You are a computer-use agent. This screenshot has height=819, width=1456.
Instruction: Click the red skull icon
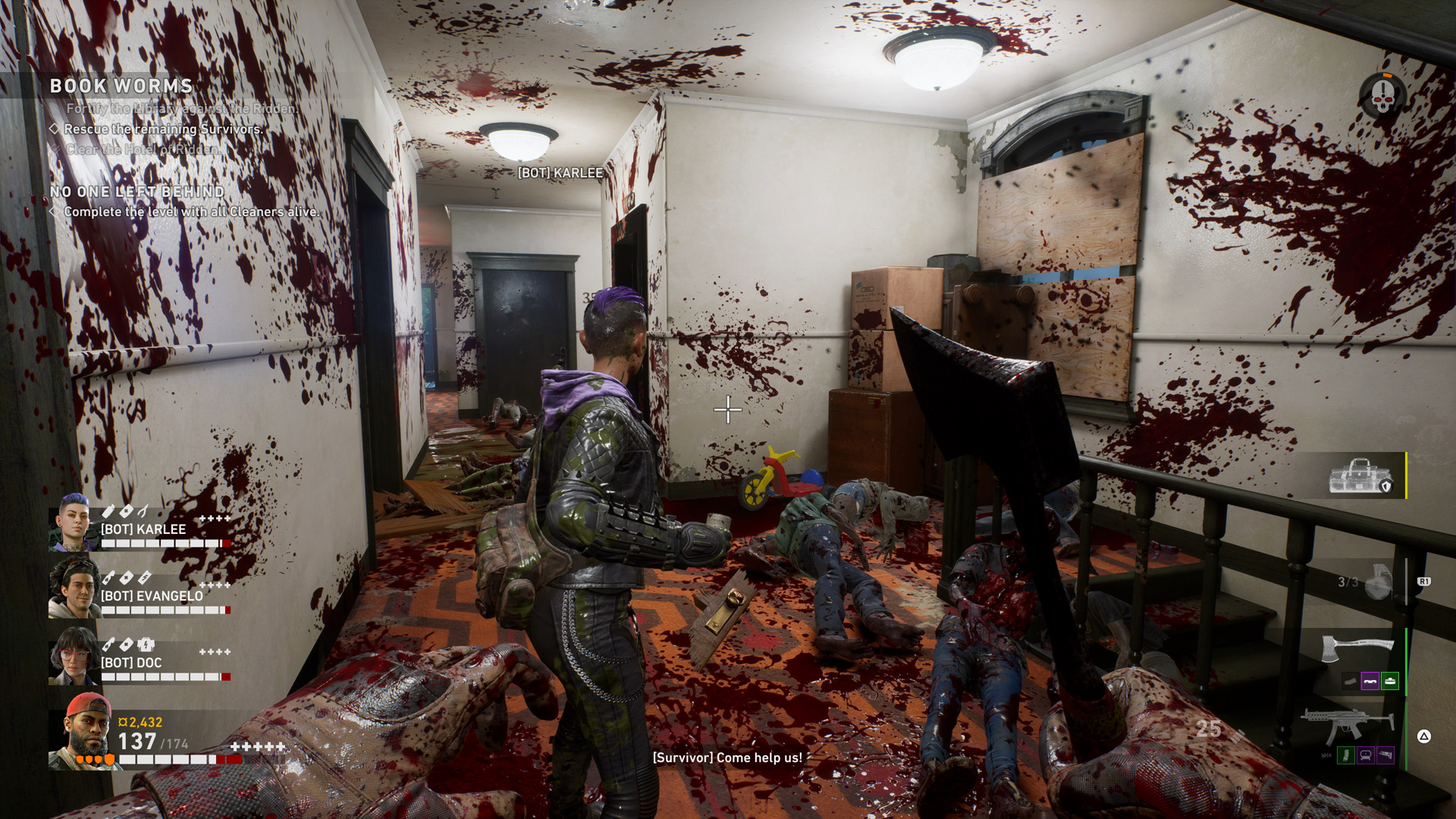click(x=1382, y=97)
